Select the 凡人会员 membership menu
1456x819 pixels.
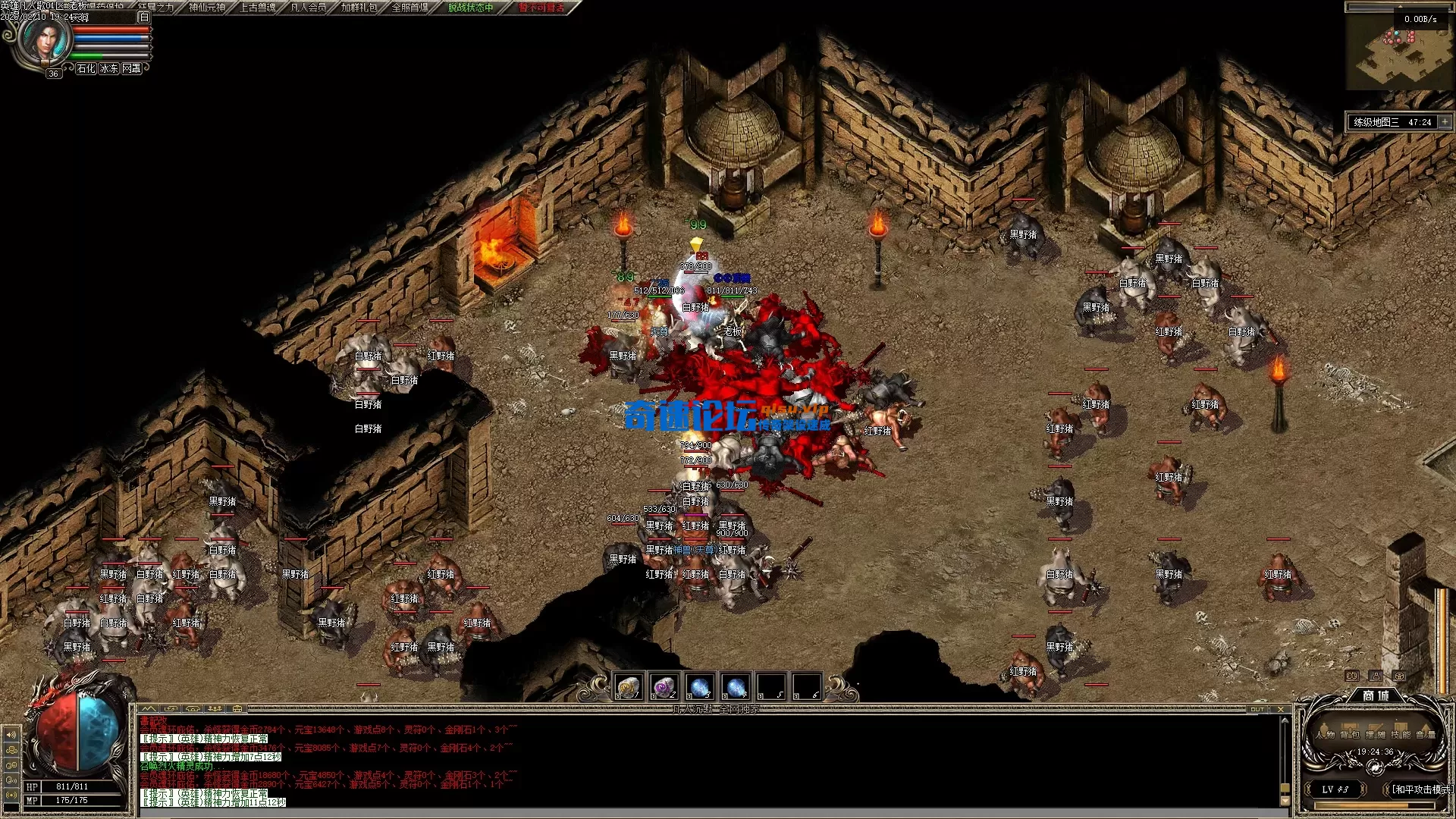tap(309, 8)
